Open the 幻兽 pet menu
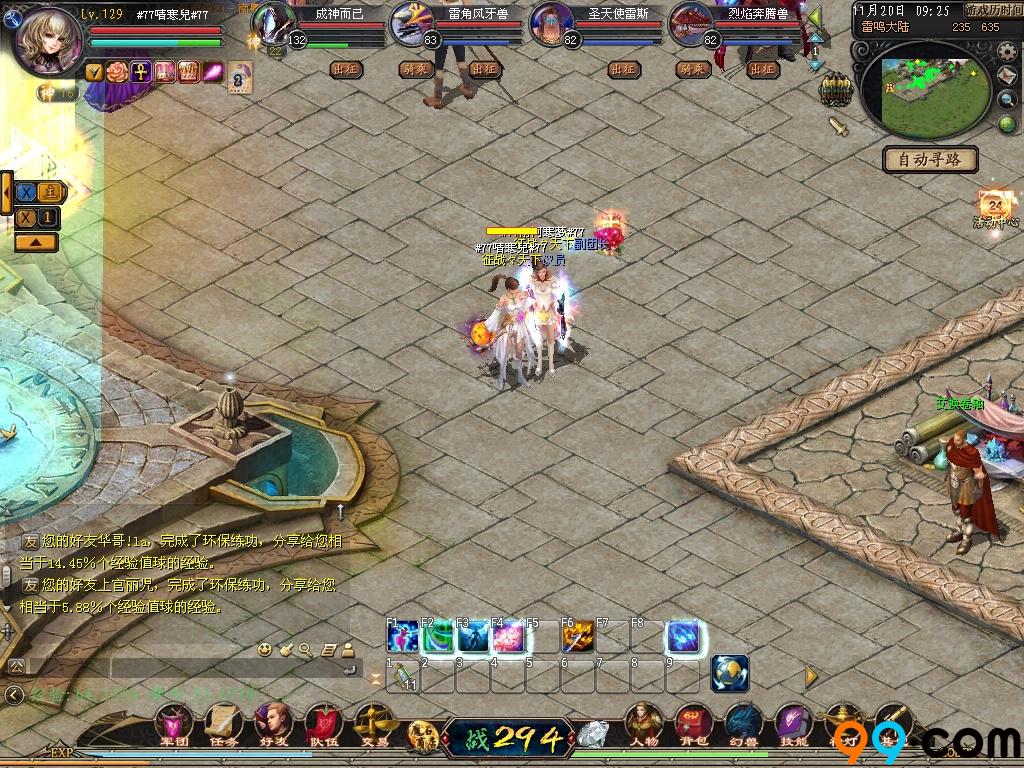 pos(743,724)
